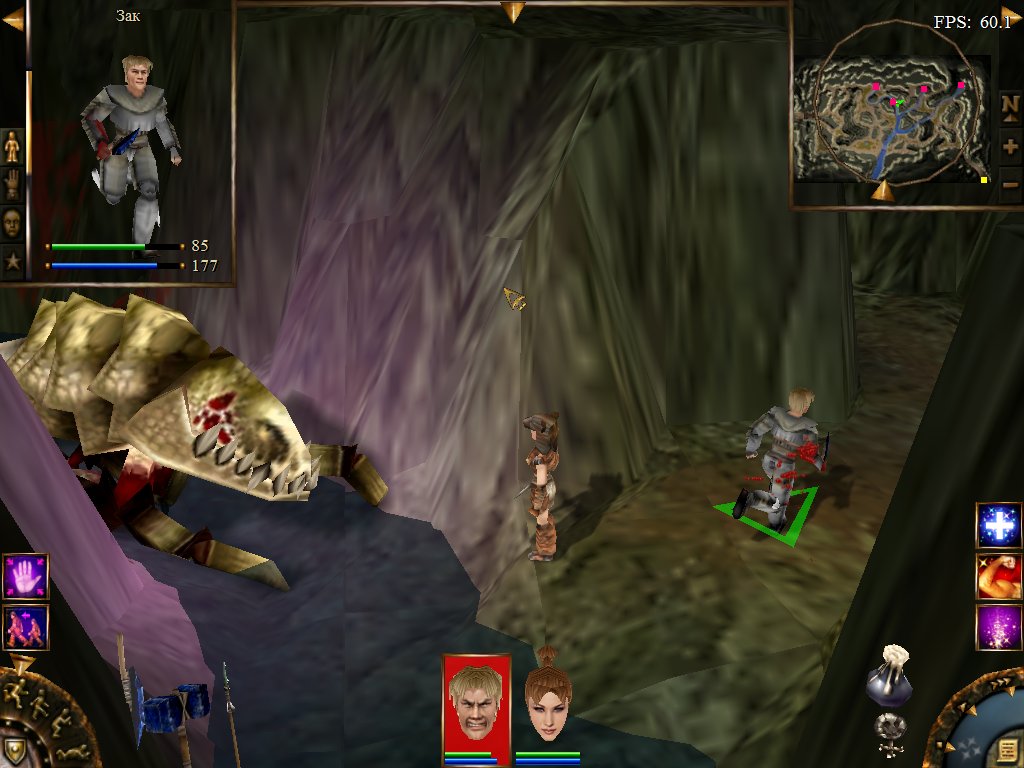
Task: Zoom out the minimap with minus
Action: pos(1010,184)
